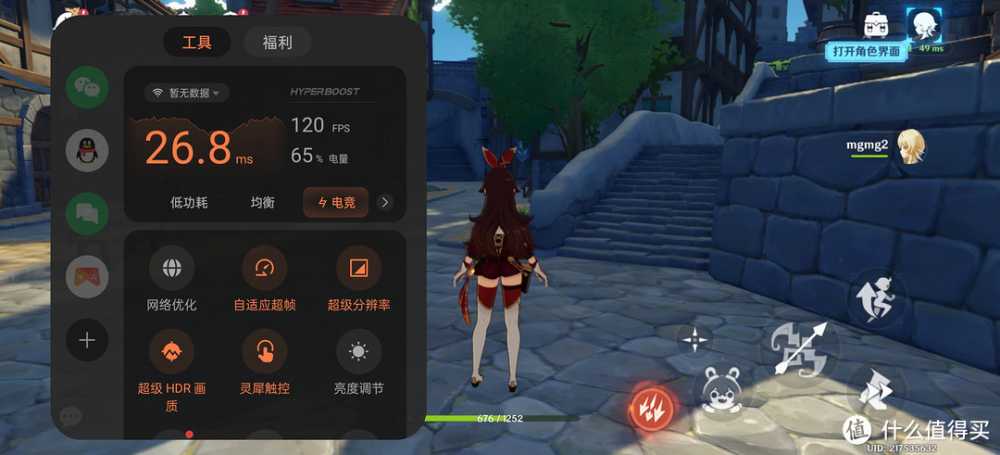Open 网络优化 network optimization
Viewport: 1000px width, 455px height.
[172, 268]
